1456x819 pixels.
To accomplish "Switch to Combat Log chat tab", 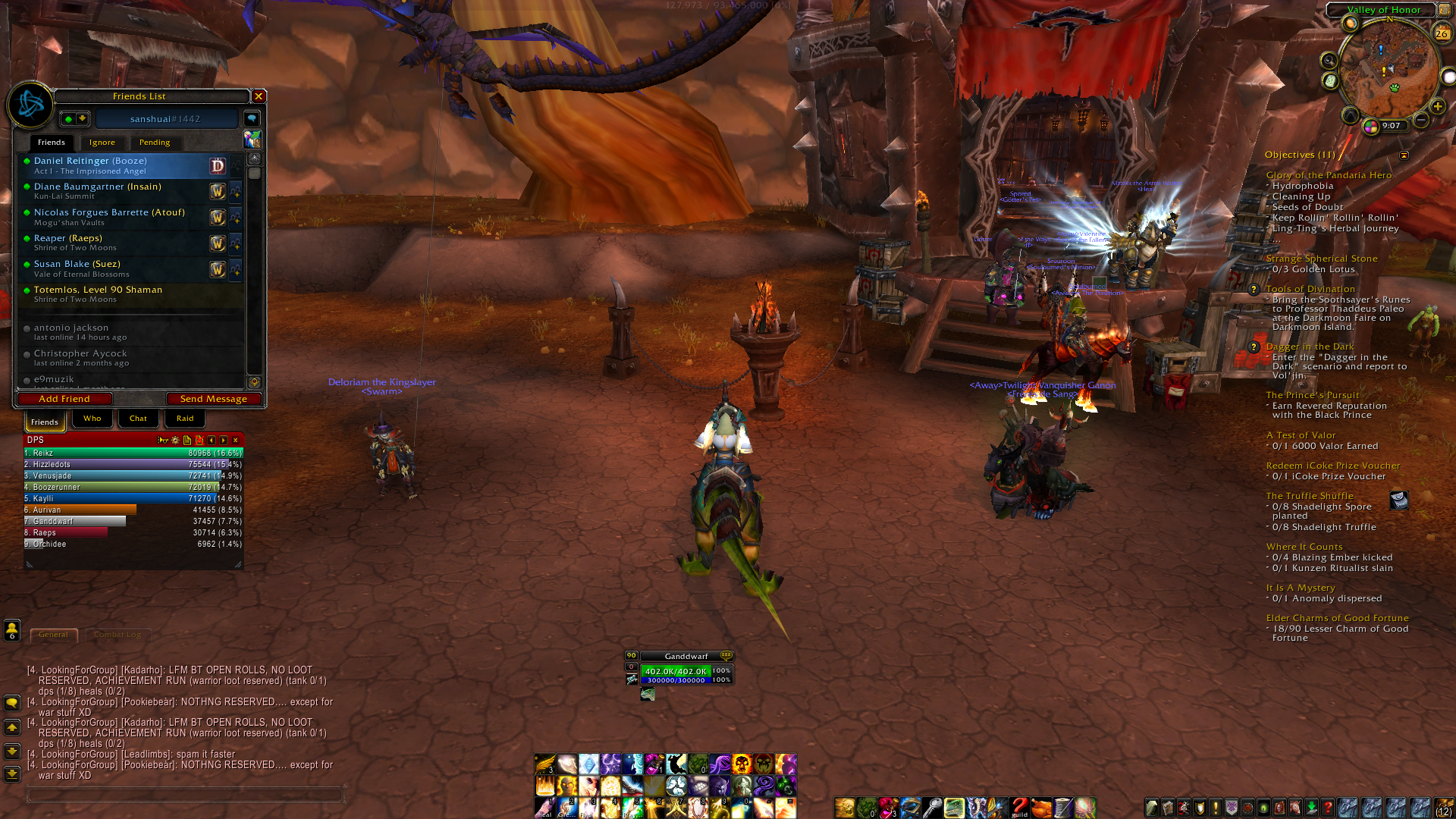I will [x=118, y=635].
